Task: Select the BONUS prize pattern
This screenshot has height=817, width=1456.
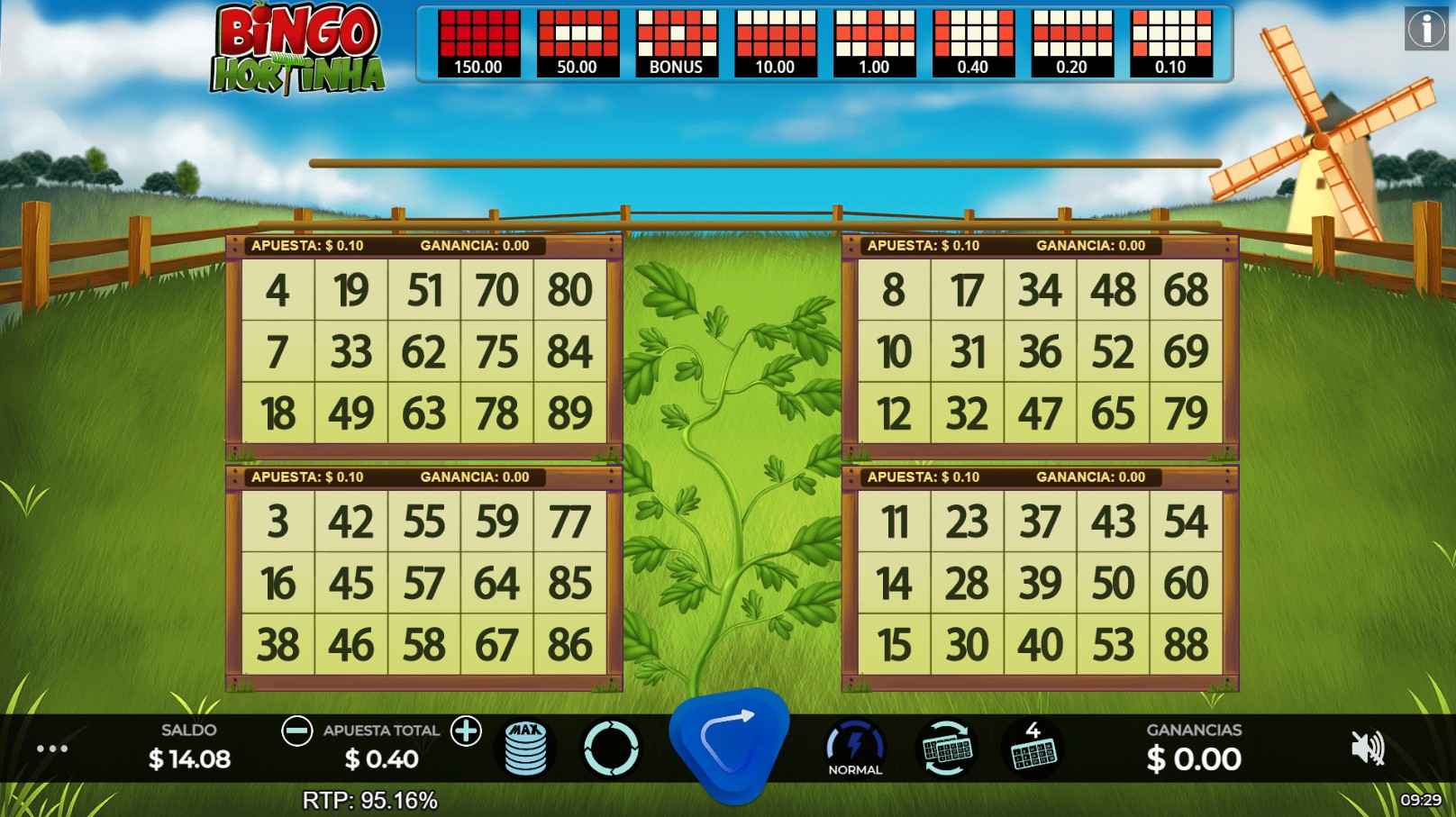Action: (x=677, y=41)
